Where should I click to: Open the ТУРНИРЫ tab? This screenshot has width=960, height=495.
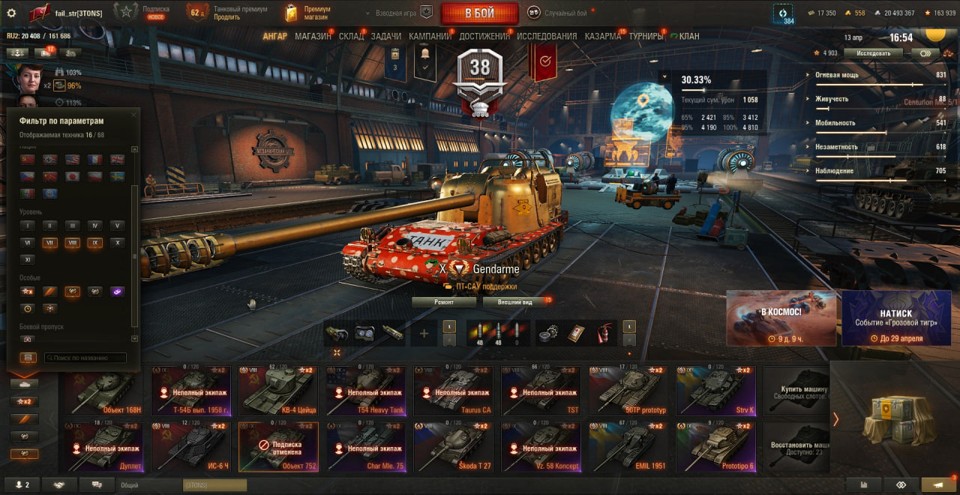647,36
